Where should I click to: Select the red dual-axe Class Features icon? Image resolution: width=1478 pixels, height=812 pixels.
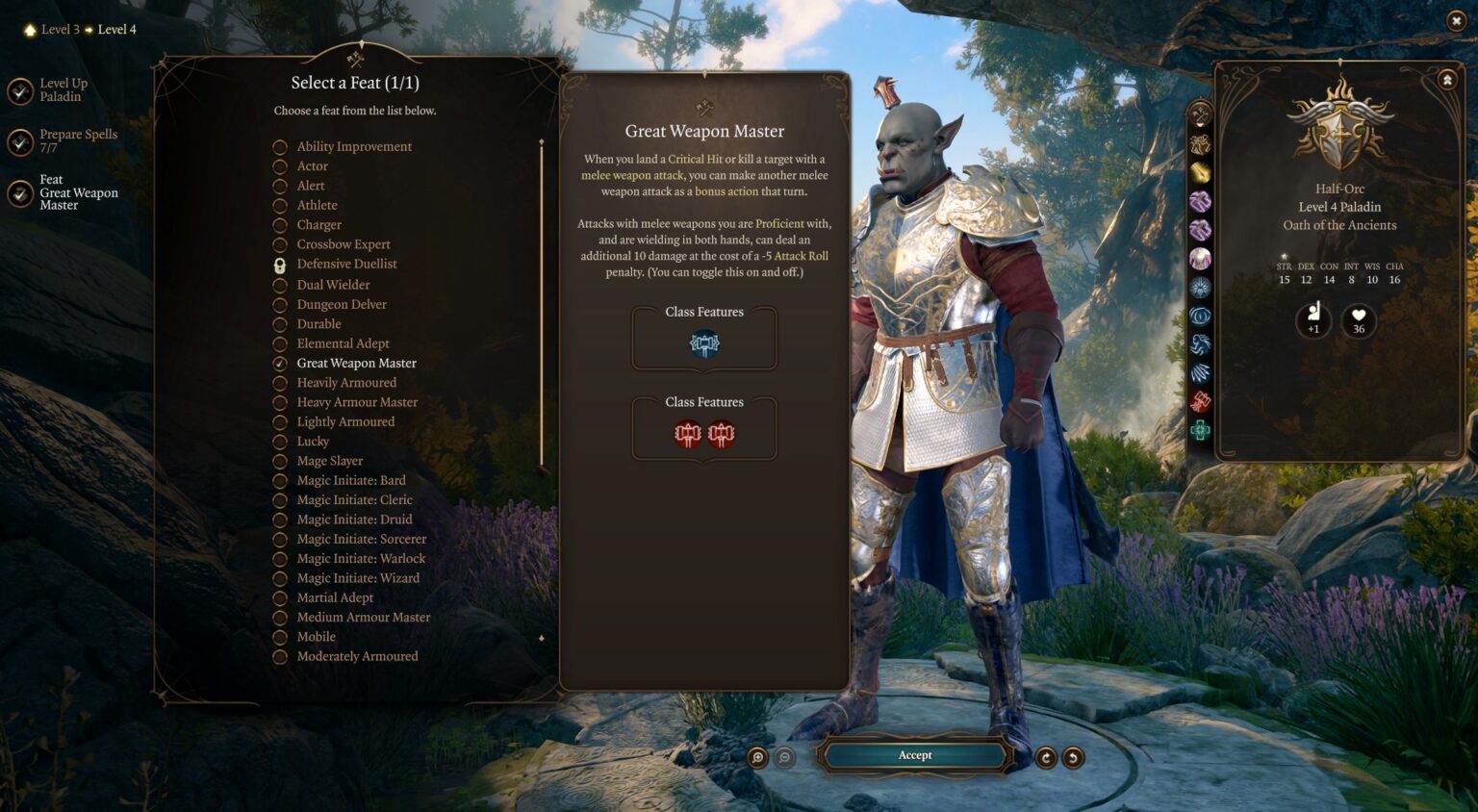click(703, 433)
